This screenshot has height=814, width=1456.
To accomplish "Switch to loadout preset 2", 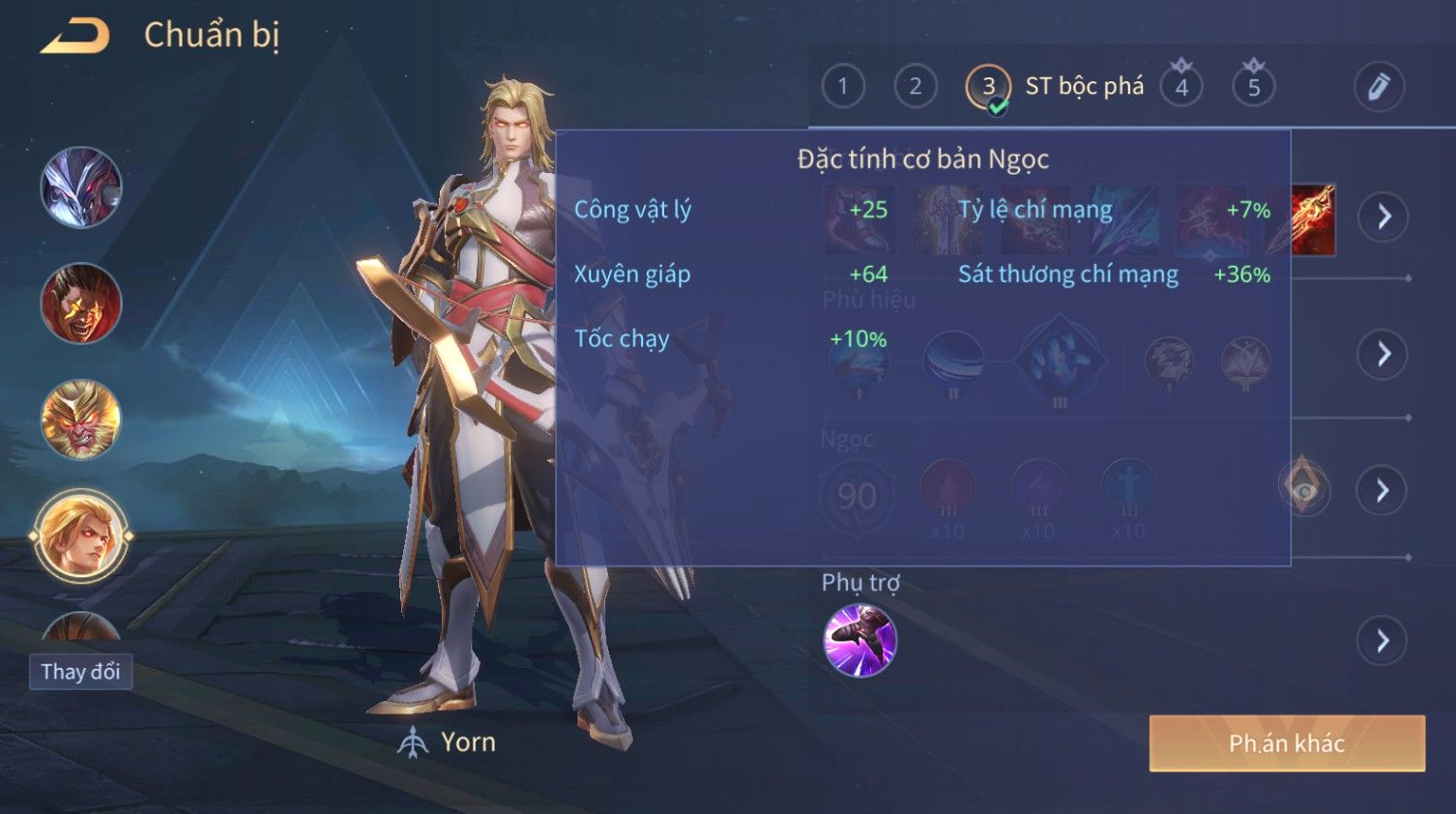I will coord(915,87).
